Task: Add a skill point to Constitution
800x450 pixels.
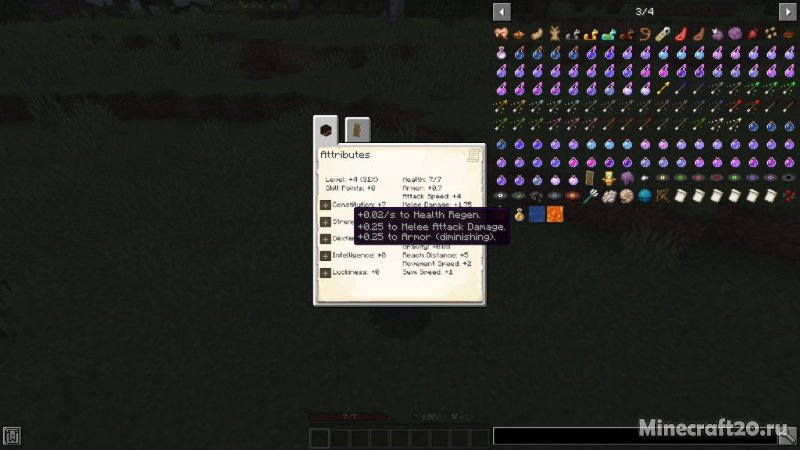Action: [x=325, y=204]
